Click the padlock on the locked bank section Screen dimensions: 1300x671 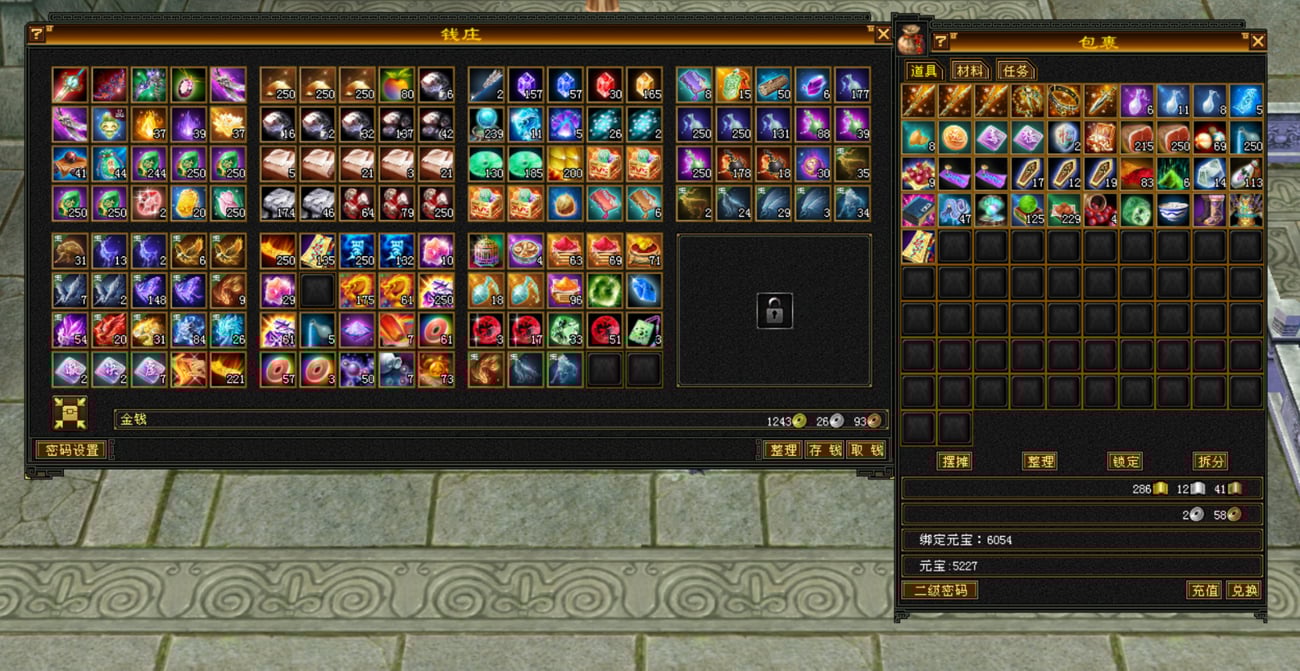(774, 310)
